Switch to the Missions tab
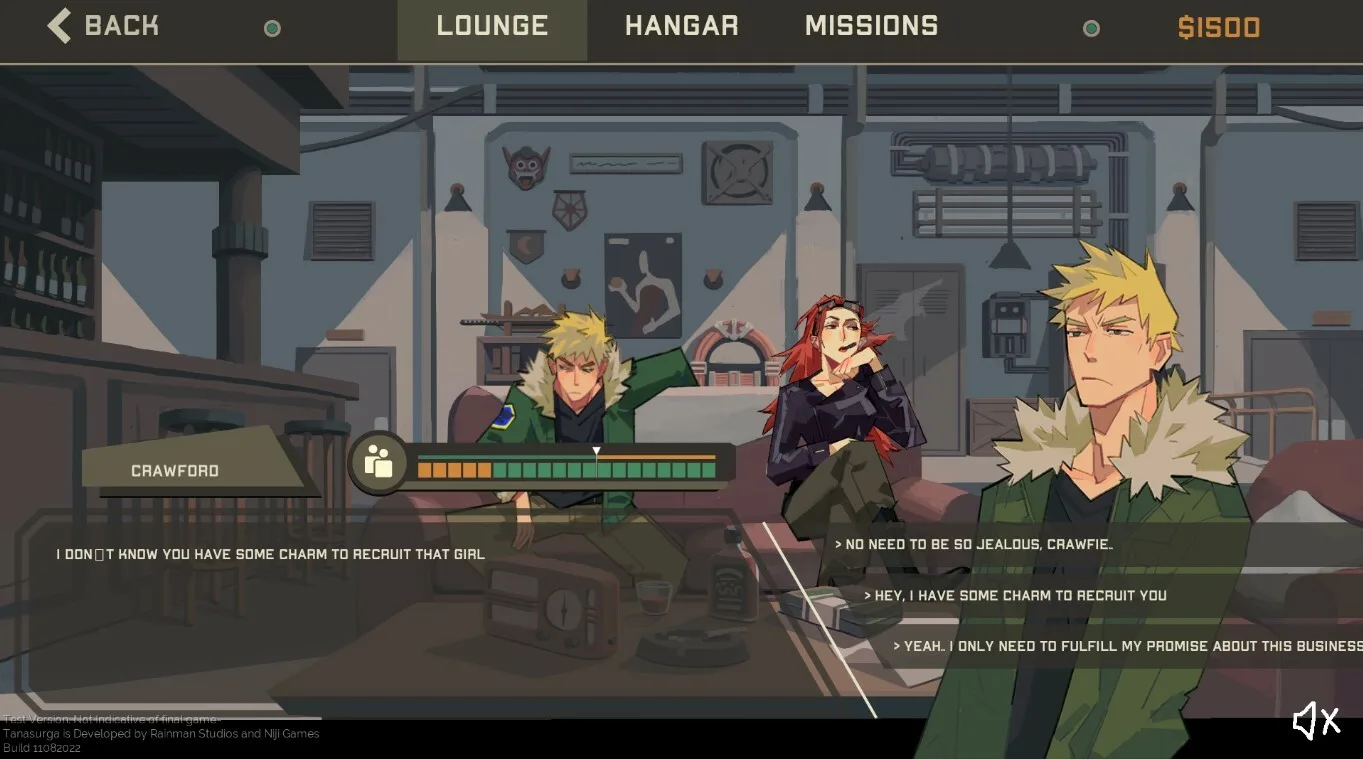Screen dimensions: 1363x759 point(871,27)
